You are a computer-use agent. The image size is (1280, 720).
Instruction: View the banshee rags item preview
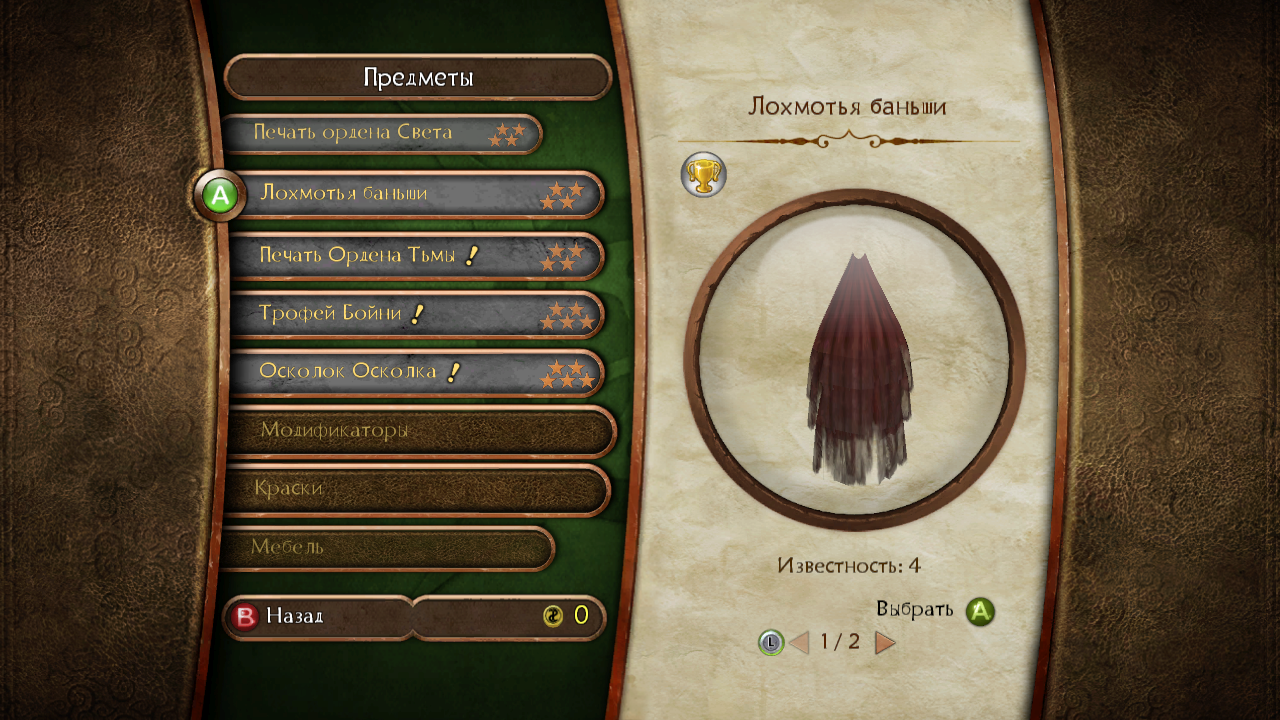[854, 360]
